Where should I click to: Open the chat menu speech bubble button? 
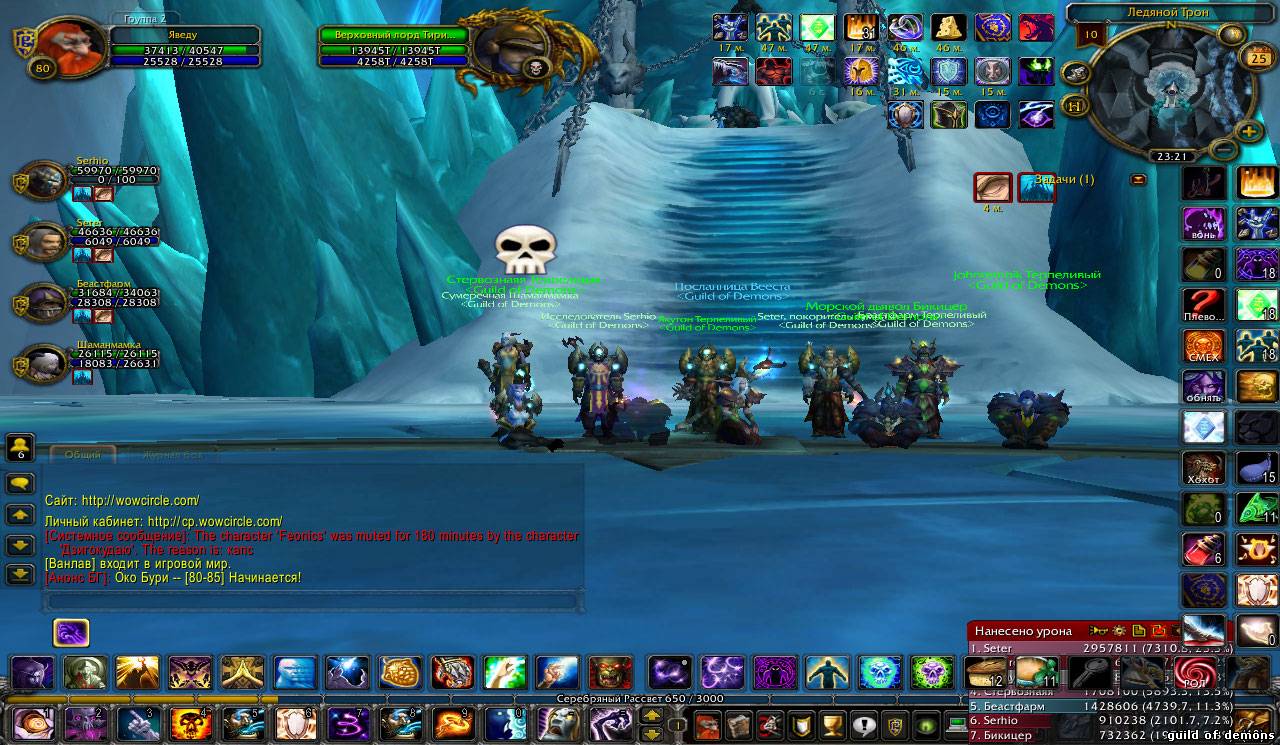click(x=20, y=483)
